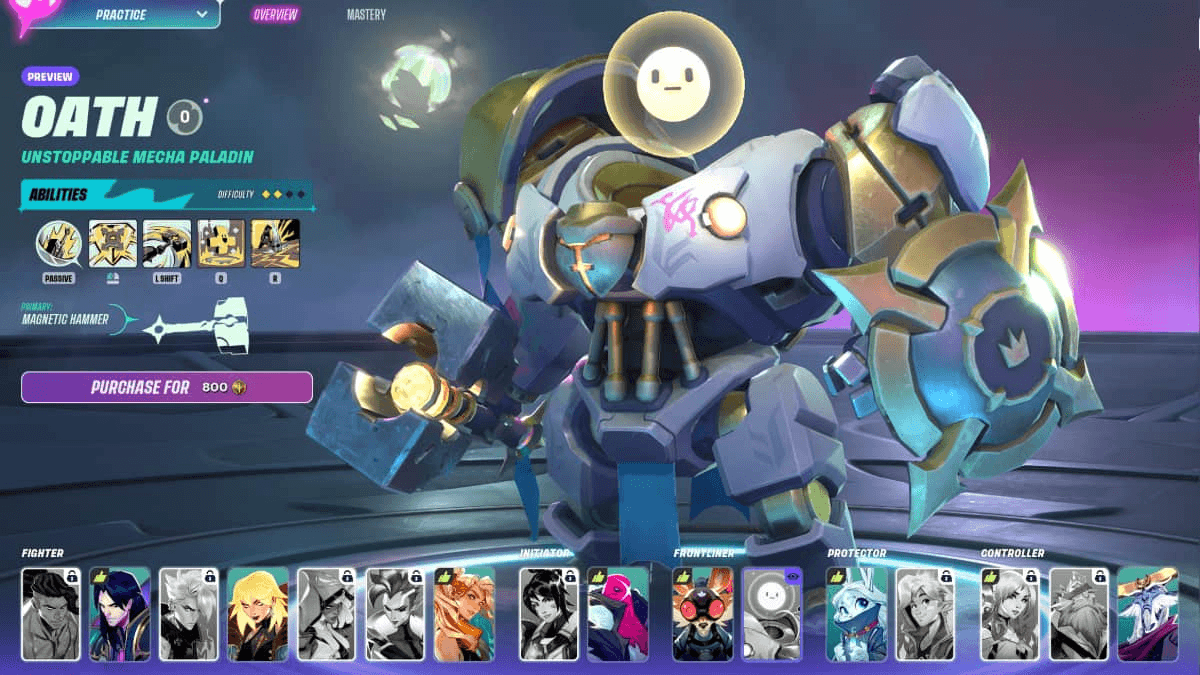Select the first locked fighter portrait
This screenshot has width=1200, height=675.
click(x=51, y=614)
